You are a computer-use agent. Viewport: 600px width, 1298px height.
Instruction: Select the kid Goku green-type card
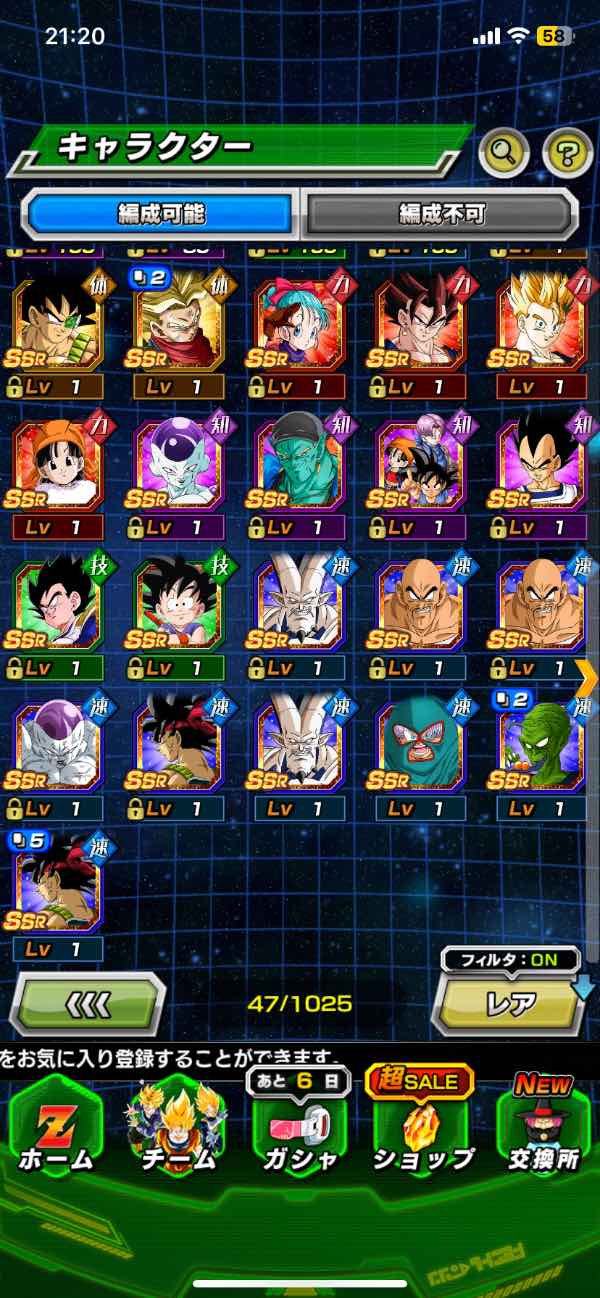pos(179,606)
